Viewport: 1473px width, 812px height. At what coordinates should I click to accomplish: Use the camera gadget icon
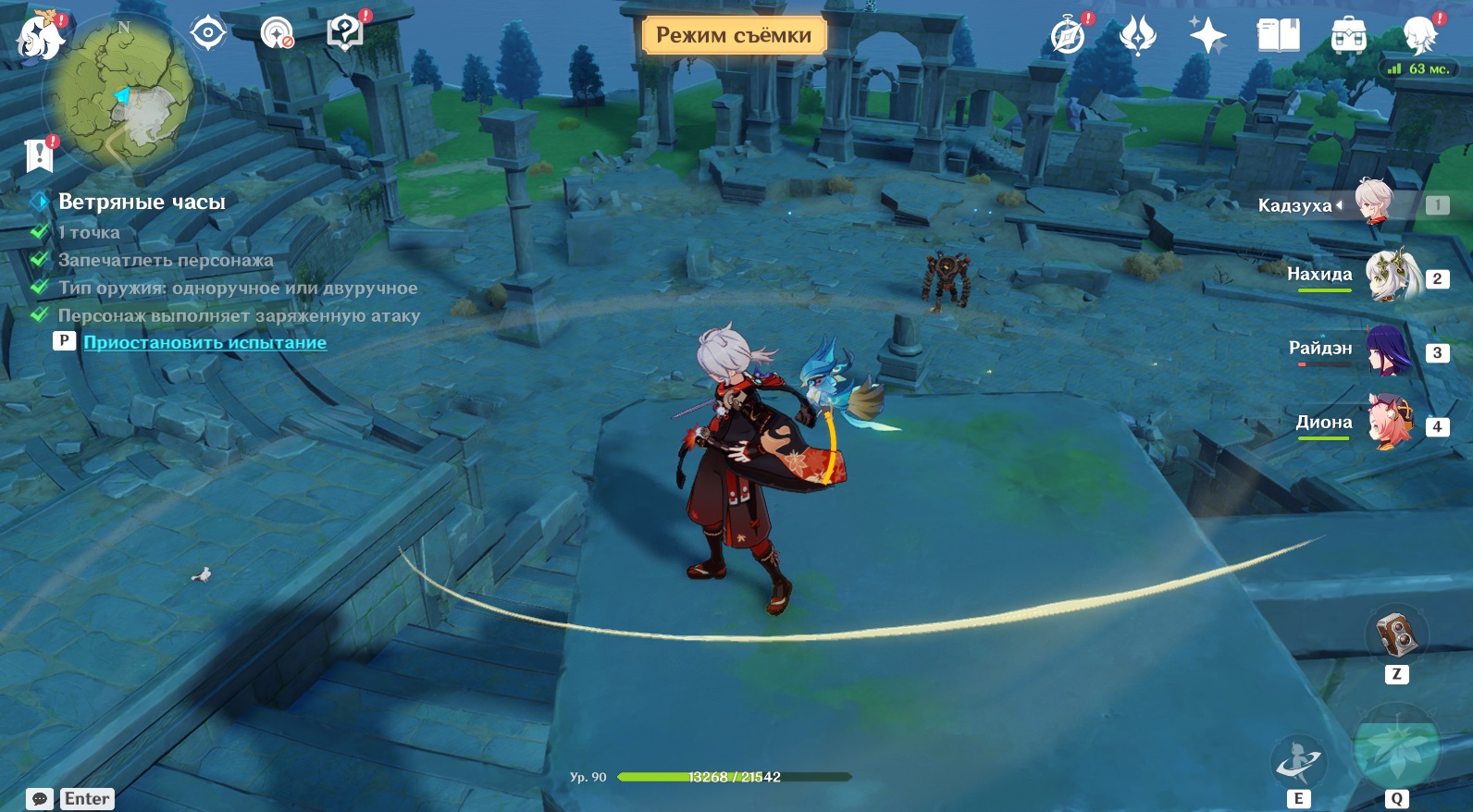coord(1396,634)
